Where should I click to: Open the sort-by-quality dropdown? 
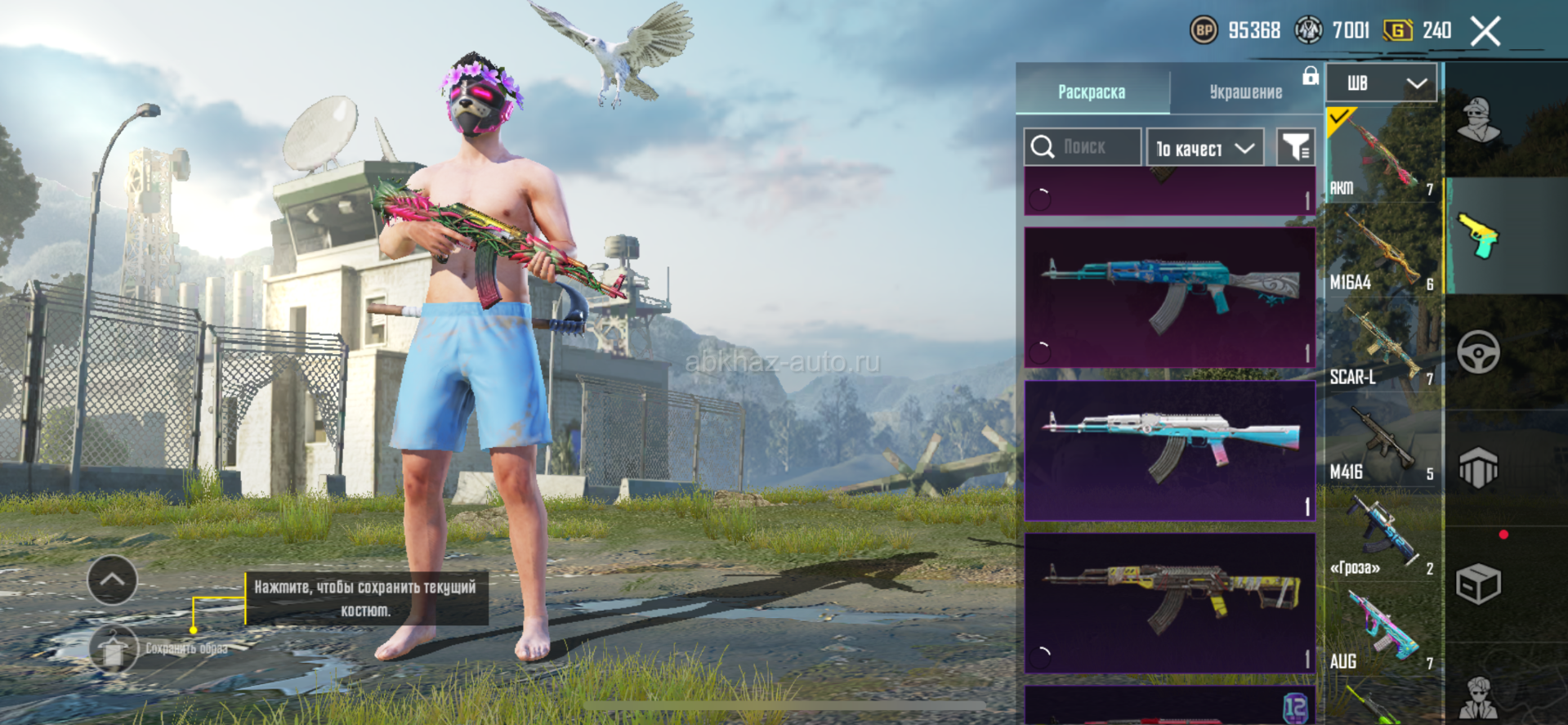(1204, 148)
